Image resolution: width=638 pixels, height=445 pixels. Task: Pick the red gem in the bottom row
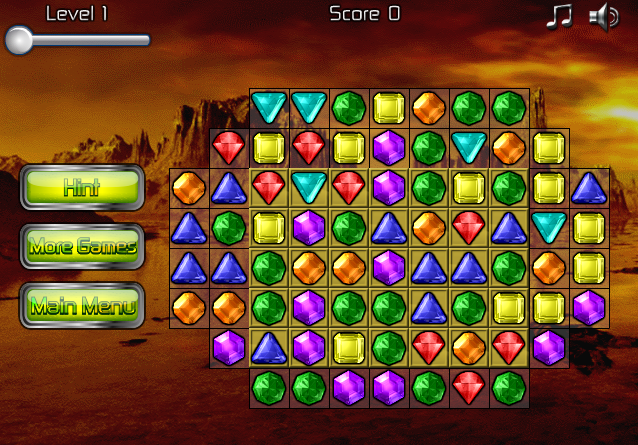(x=469, y=387)
